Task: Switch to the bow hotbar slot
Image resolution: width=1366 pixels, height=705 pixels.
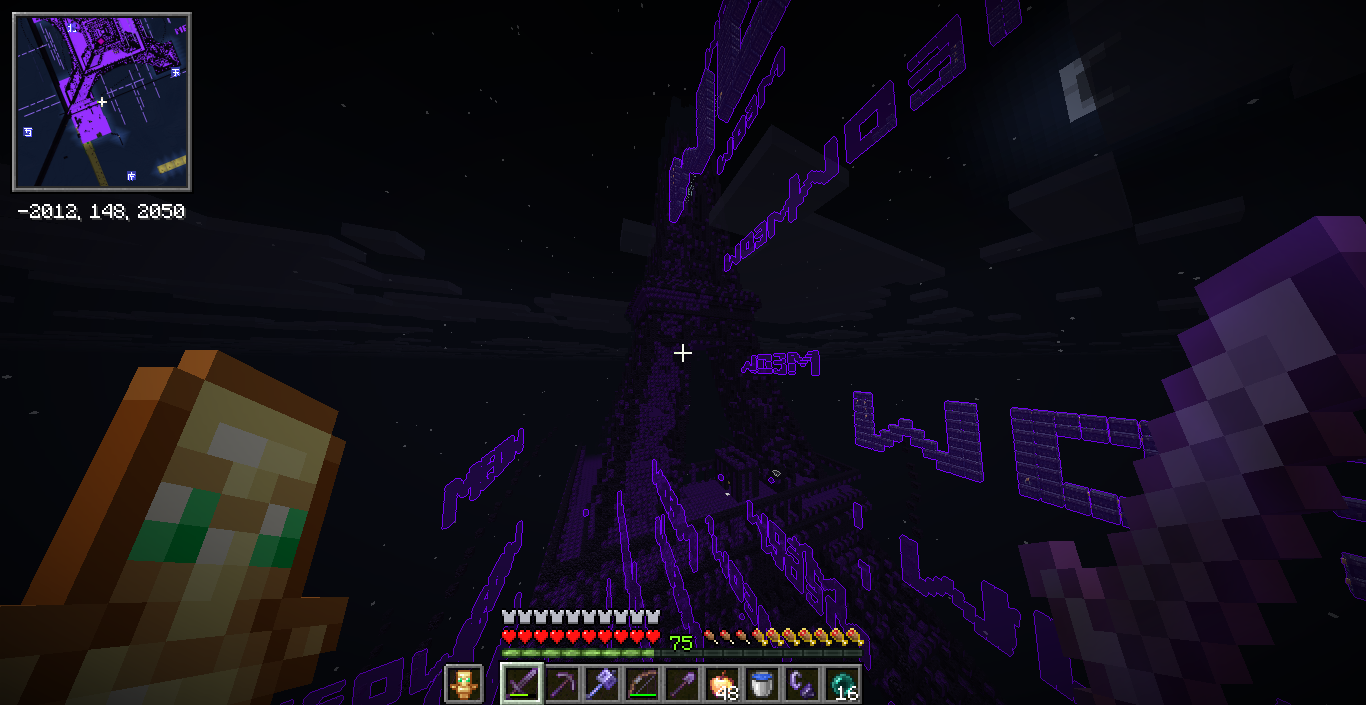Action: pos(642,684)
